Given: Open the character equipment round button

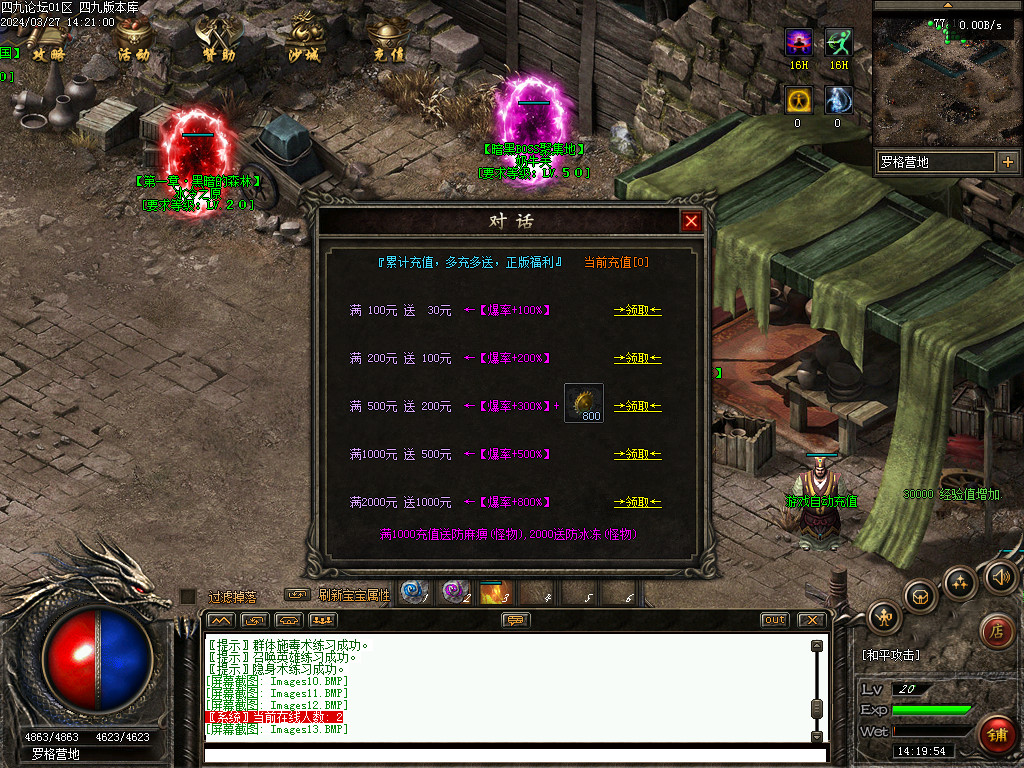Looking at the screenshot, I should [884, 617].
